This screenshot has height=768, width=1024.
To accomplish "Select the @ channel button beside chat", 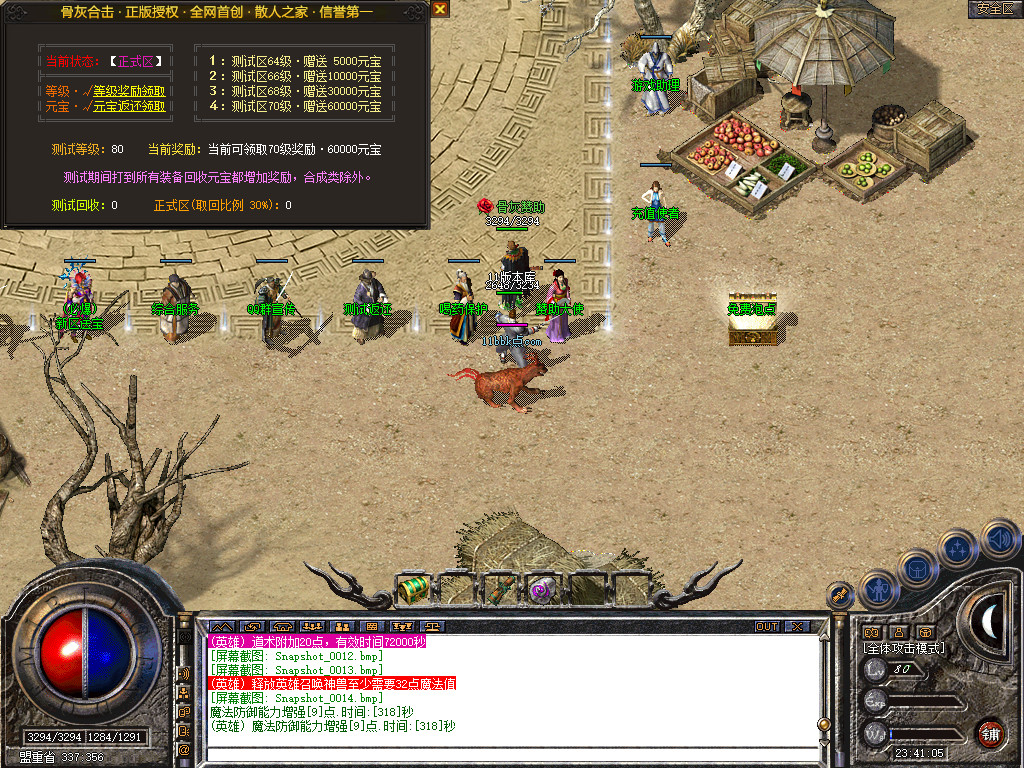I will [184, 749].
